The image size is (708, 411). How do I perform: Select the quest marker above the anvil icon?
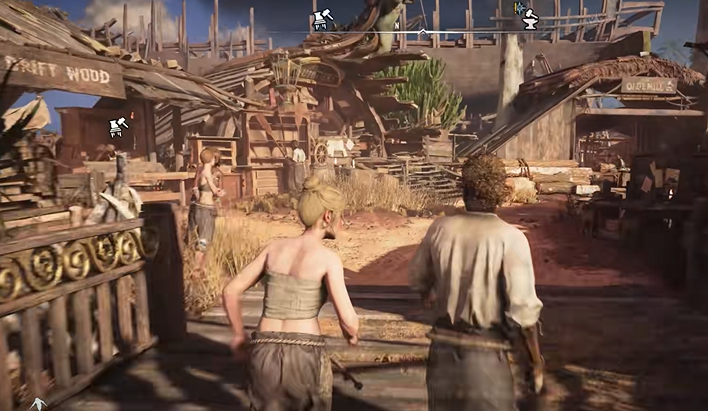pyautogui.click(x=518, y=7)
